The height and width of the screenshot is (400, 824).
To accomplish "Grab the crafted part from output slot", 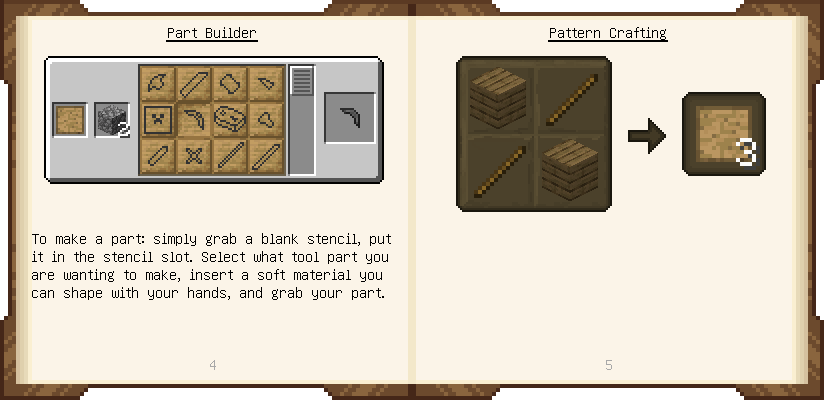I will coord(350,119).
